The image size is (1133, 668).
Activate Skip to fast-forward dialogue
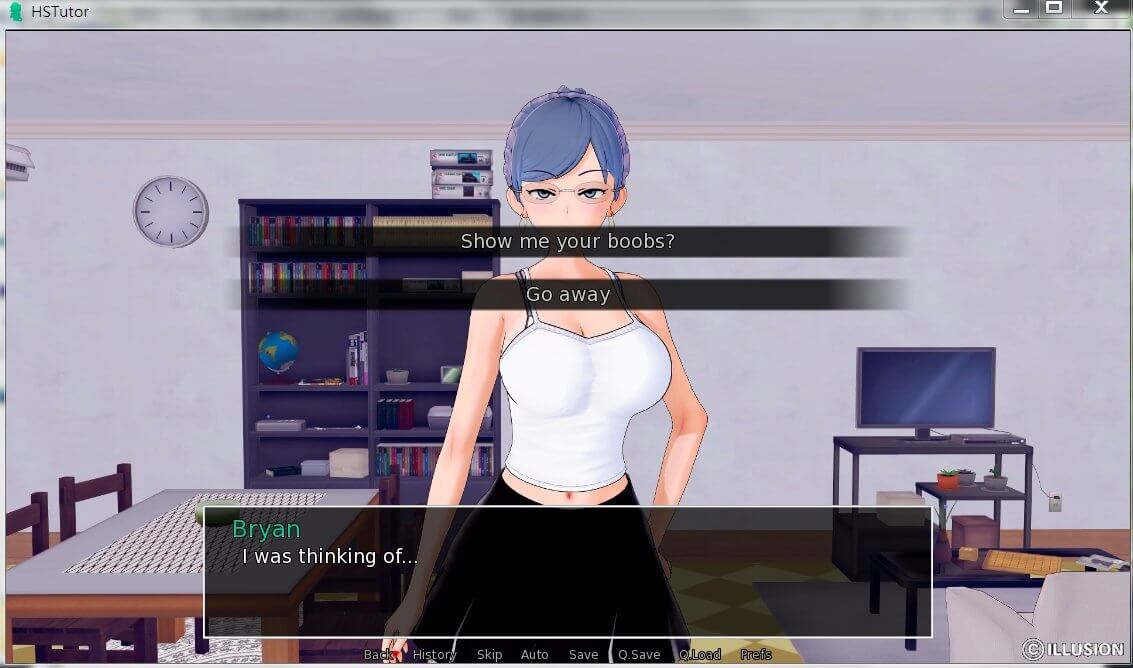[489, 654]
